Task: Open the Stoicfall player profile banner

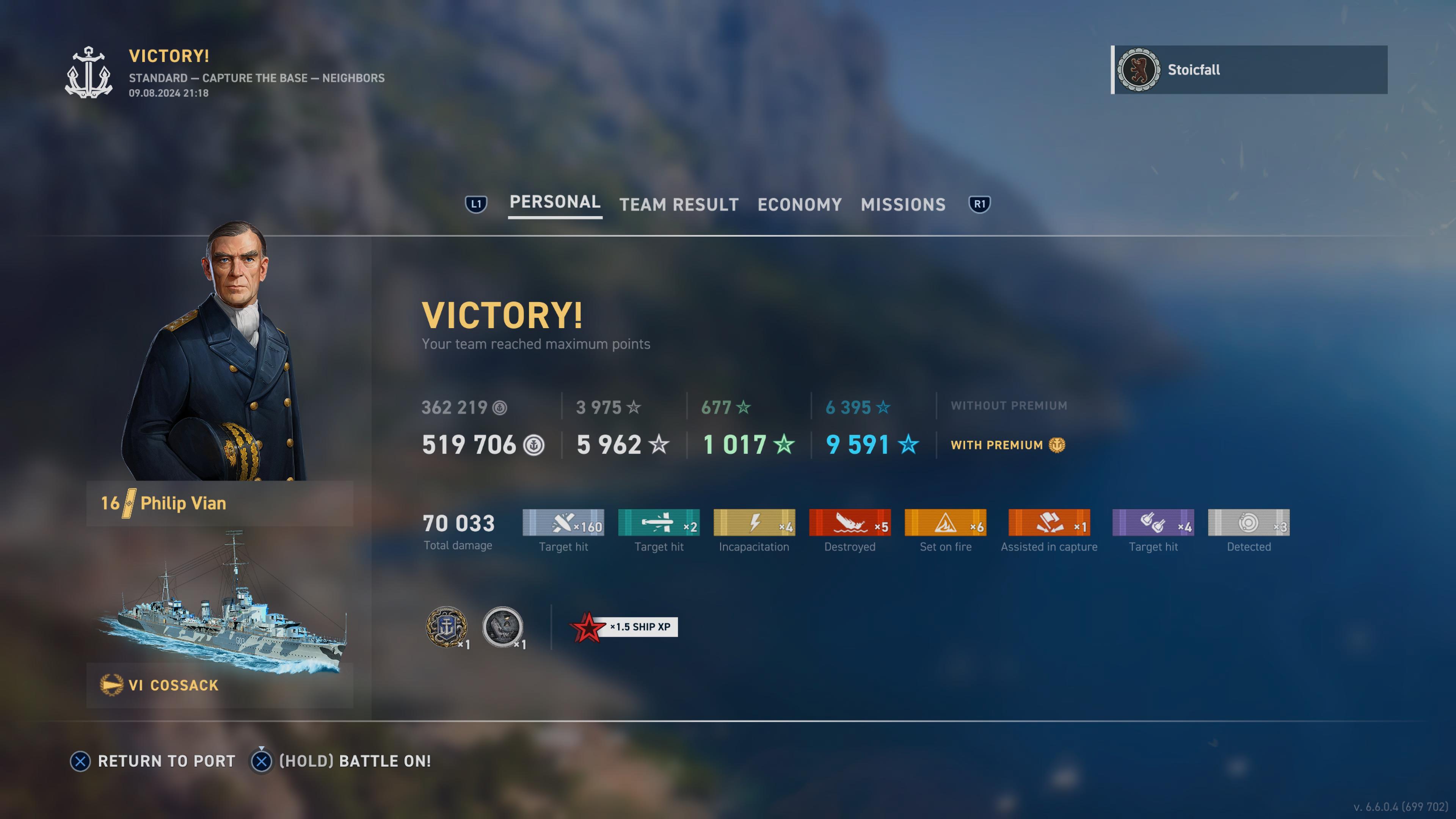Action: tap(1249, 70)
